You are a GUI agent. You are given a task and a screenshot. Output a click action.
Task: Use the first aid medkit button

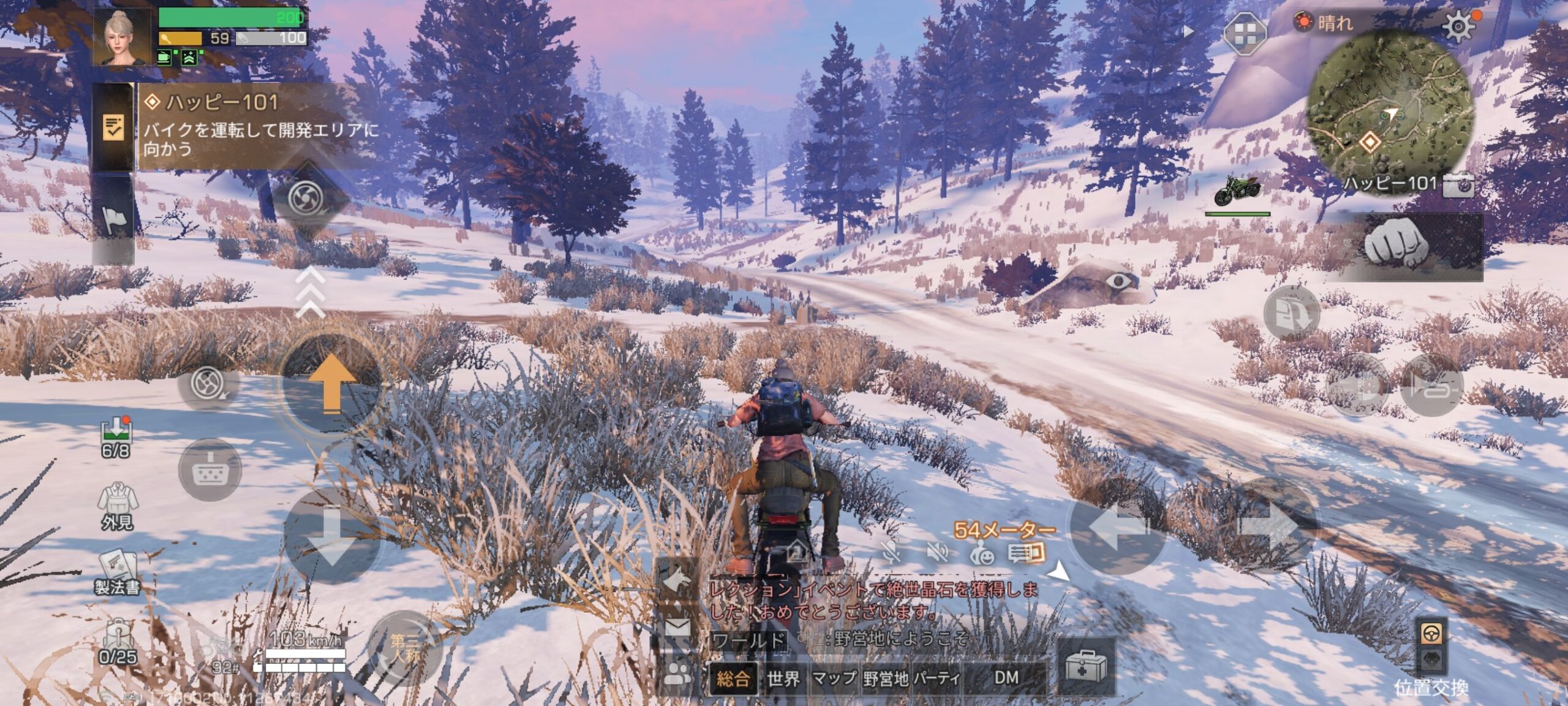(x=1085, y=667)
